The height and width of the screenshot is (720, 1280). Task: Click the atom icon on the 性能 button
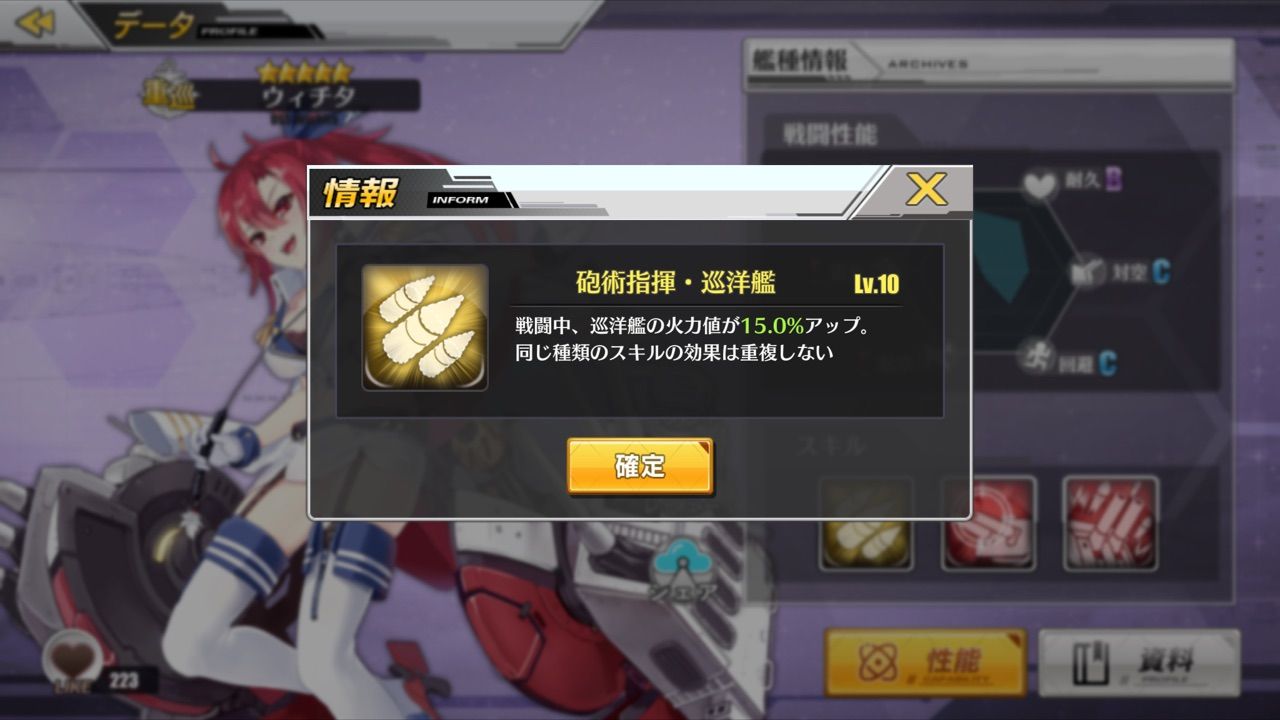(878, 662)
